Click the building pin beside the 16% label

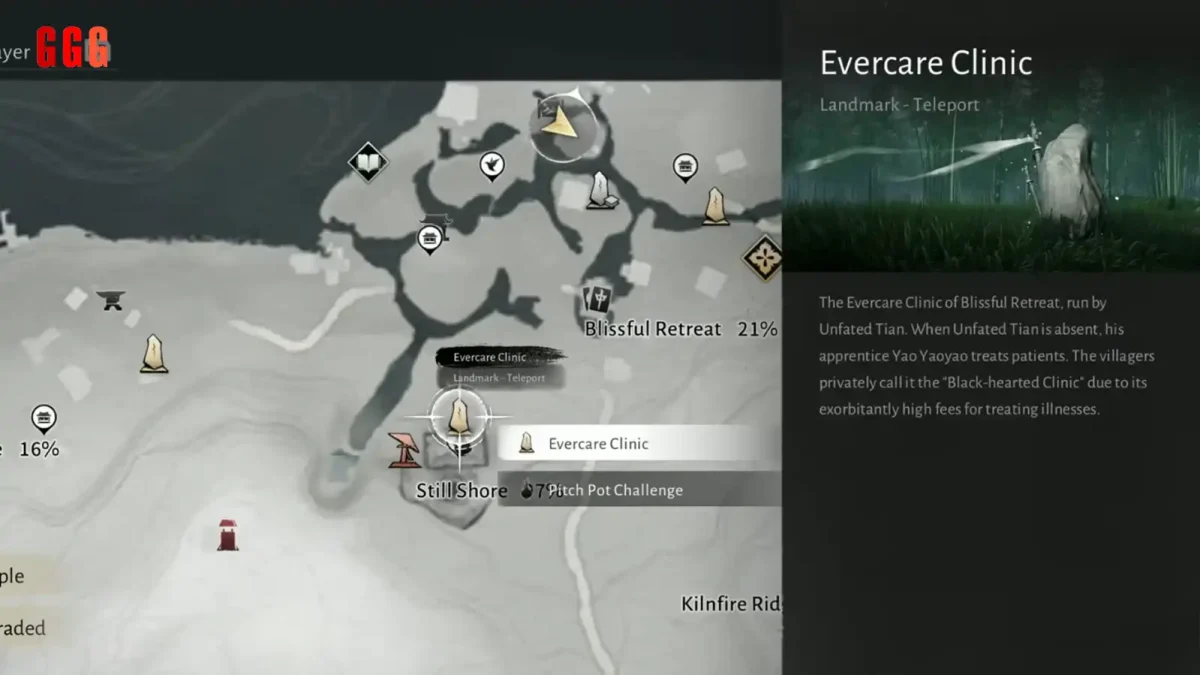coord(43,417)
